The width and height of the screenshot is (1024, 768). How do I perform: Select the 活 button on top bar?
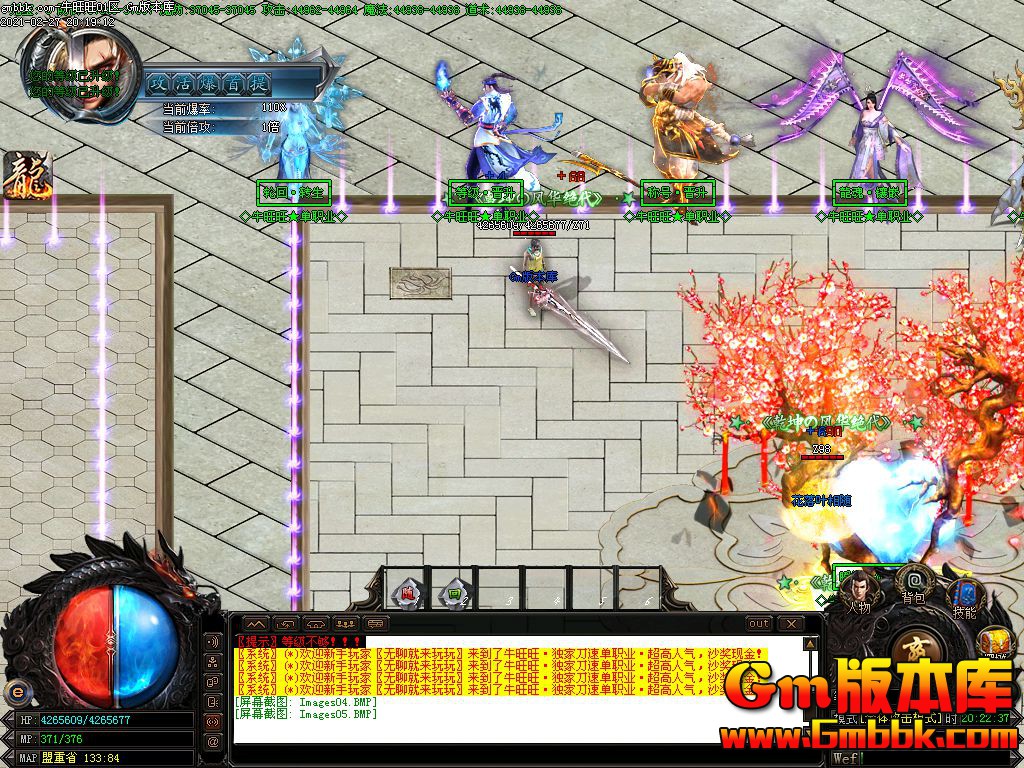coord(184,83)
